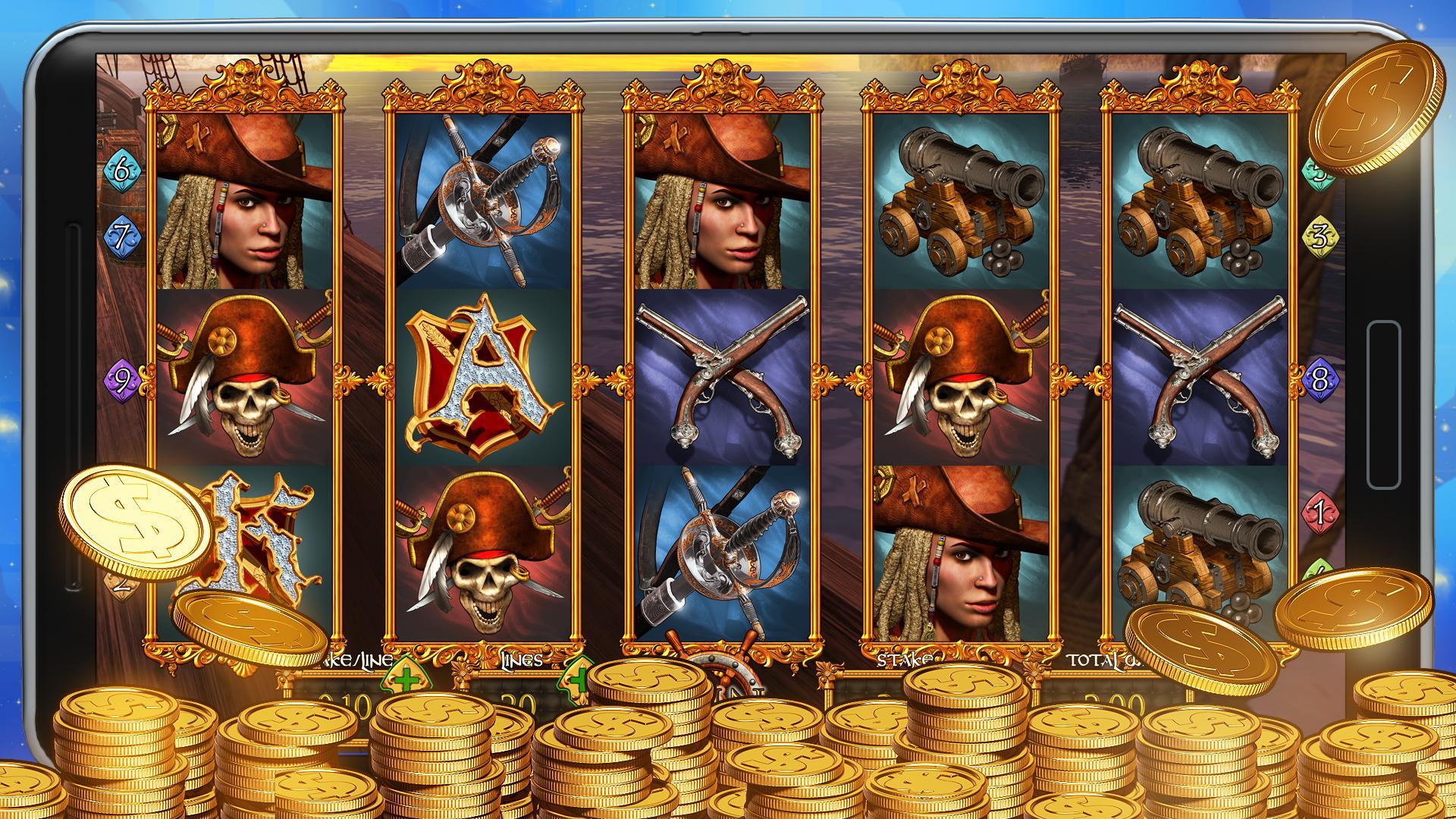Toggle payline 6 marker on the left edge

coord(123,171)
